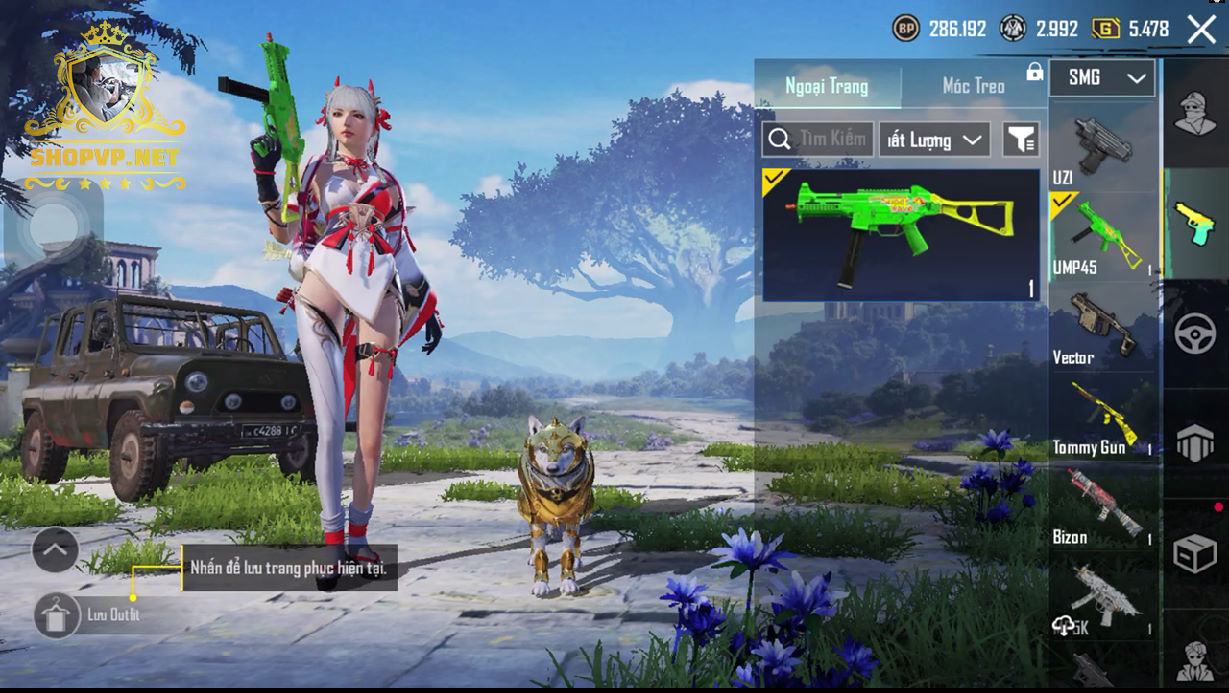
Task: Open the quality sort dropdown
Action: 934,140
